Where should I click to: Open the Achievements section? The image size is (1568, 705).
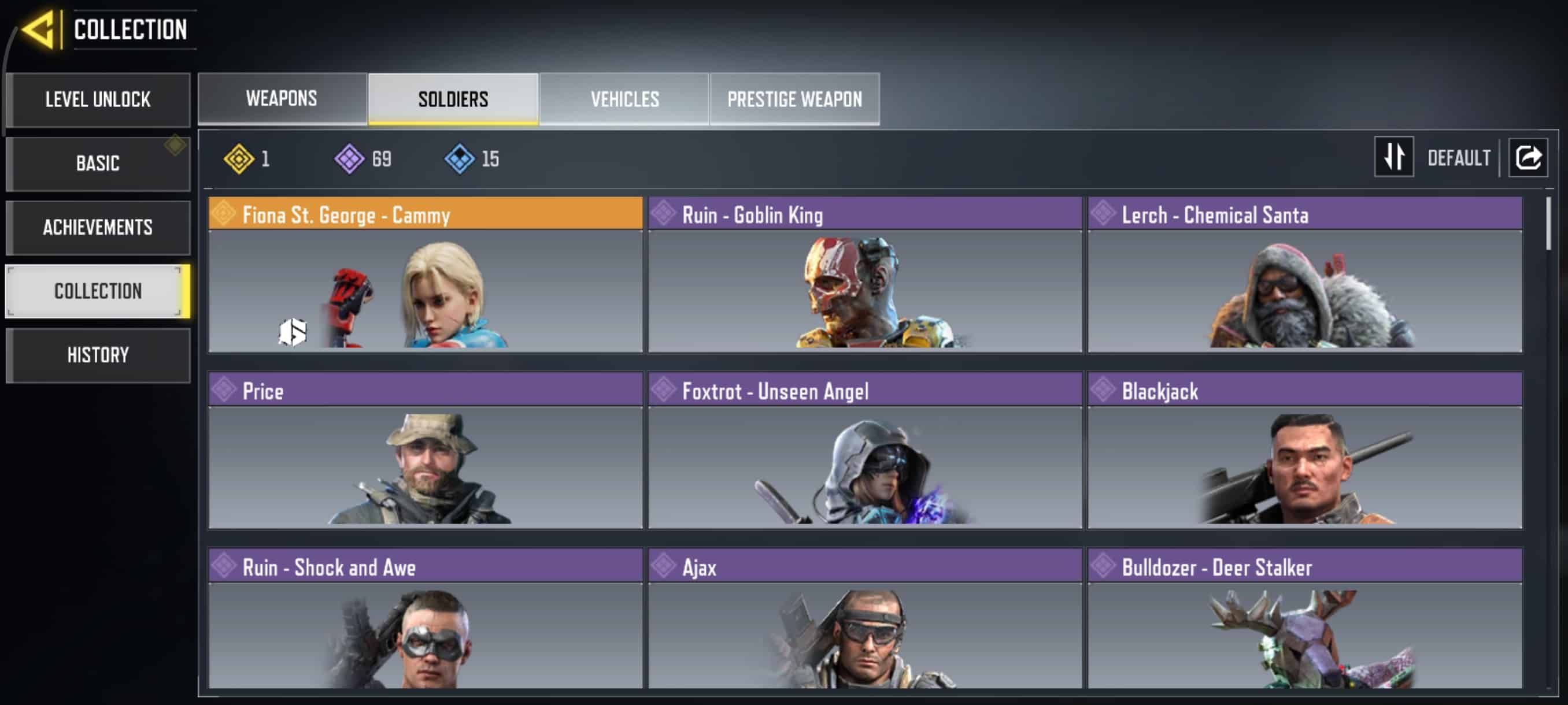point(98,227)
